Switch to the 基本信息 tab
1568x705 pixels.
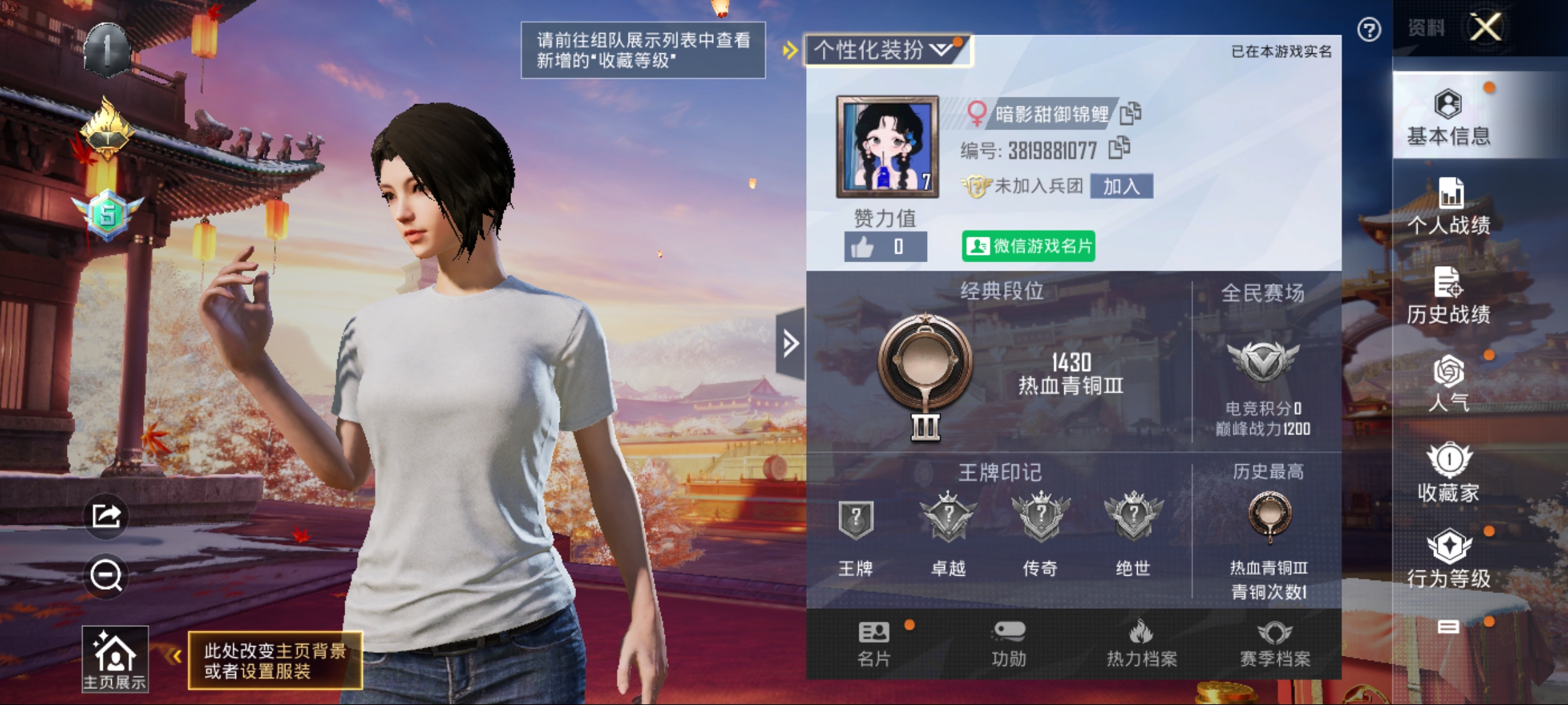click(x=1448, y=118)
